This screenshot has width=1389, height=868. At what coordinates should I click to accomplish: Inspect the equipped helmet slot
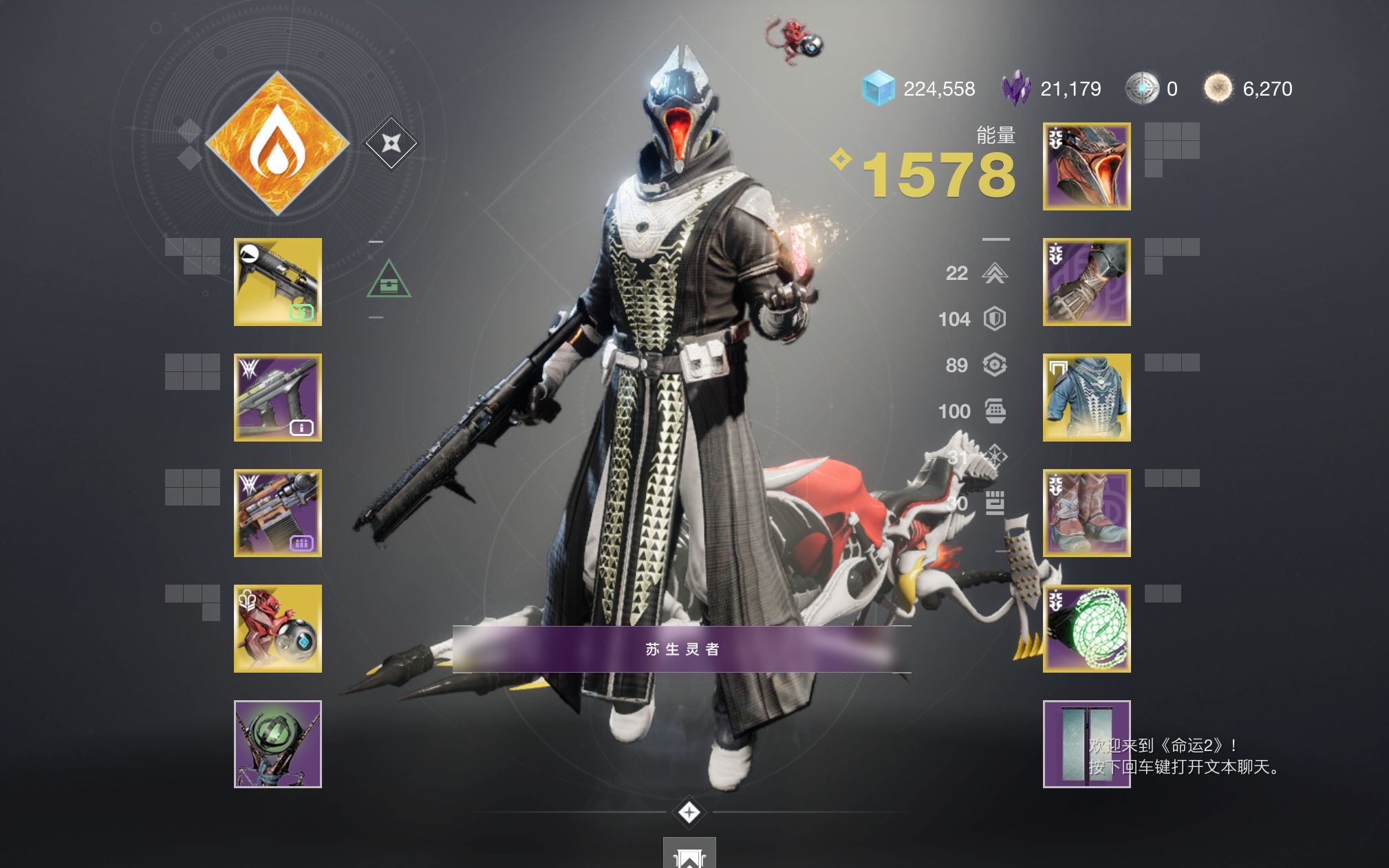click(1086, 166)
